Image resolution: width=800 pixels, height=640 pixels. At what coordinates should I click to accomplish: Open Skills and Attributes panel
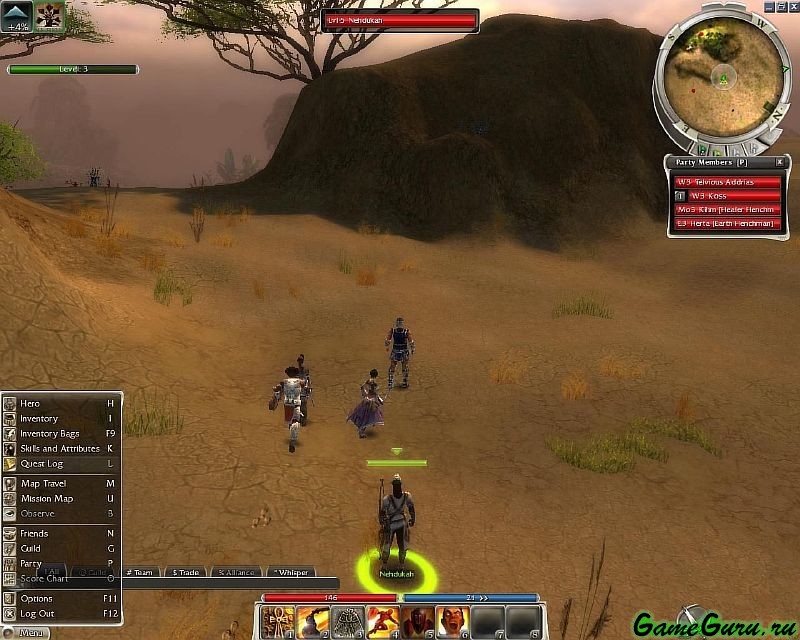click(58, 448)
